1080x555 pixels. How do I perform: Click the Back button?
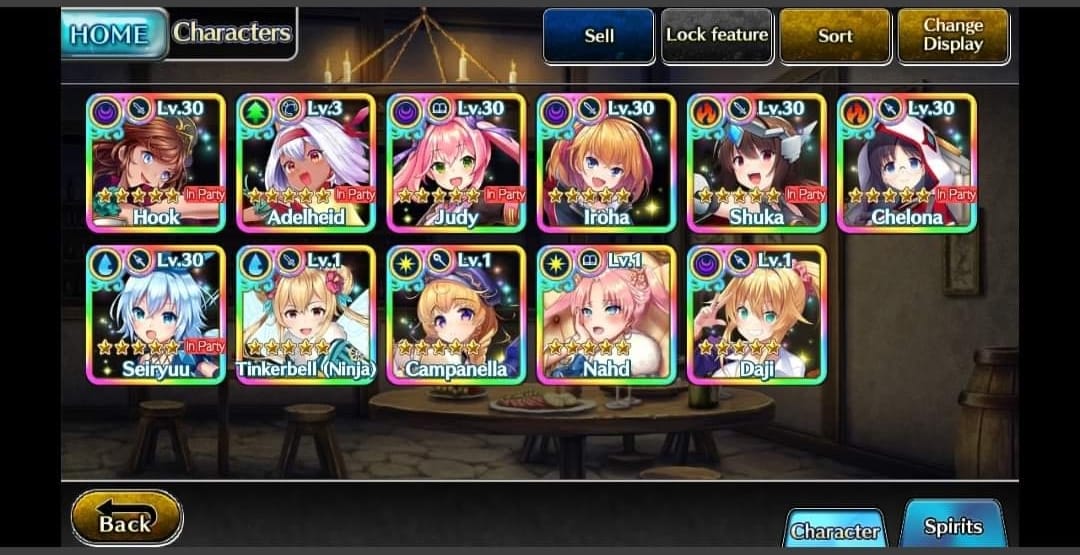(x=127, y=519)
